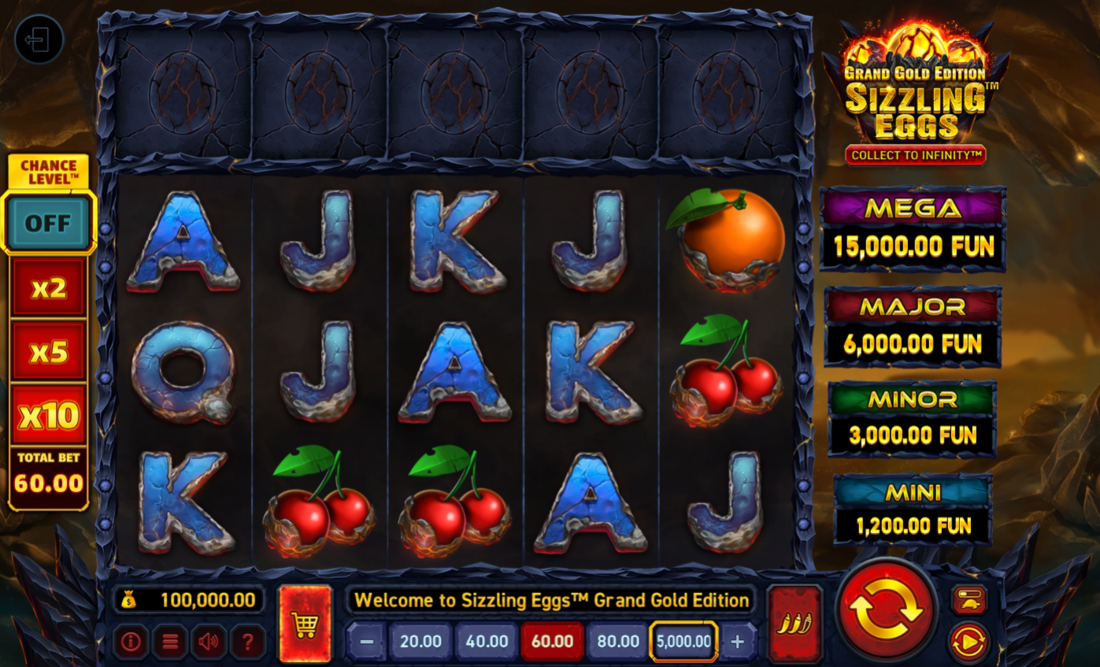Screen dimensions: 1100x667
Task: Open the question mark help
Action: [248, 641]
